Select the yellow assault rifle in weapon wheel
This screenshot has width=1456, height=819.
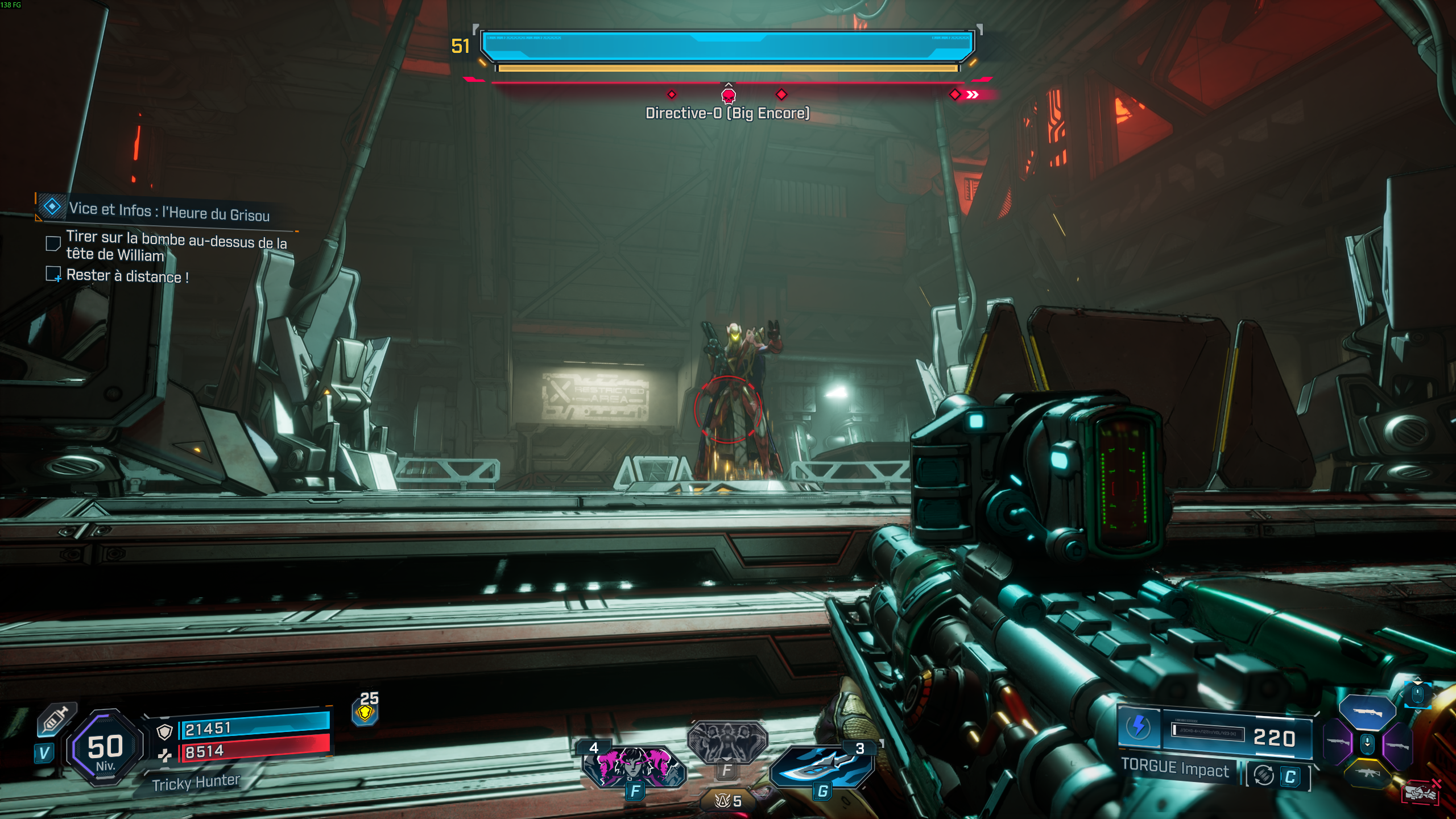[x=1368, y=772]
